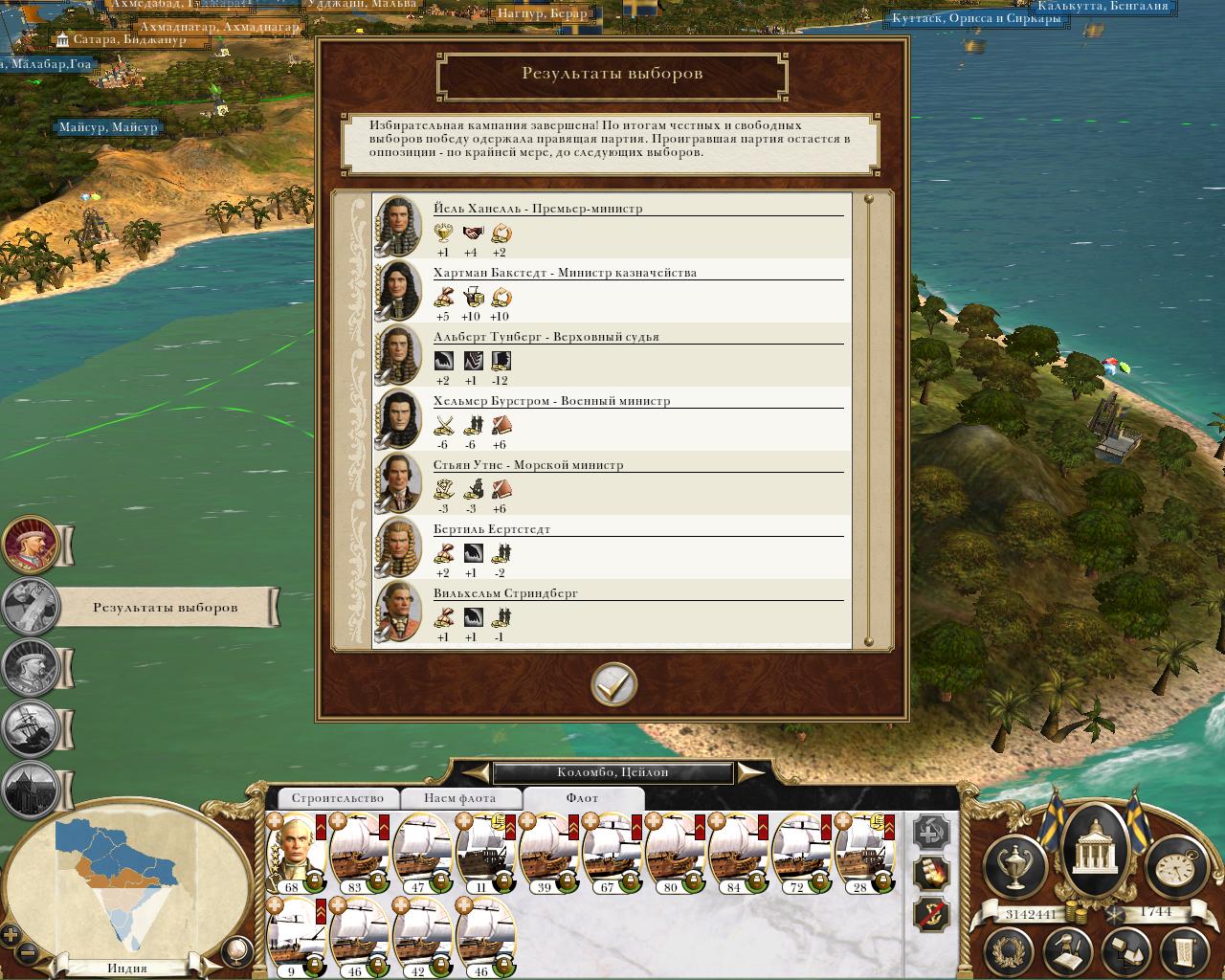Choose Альберт Тунберг, the chief justice
Viewport: 1225px width, 980px height.
click(x=546, y=337)
